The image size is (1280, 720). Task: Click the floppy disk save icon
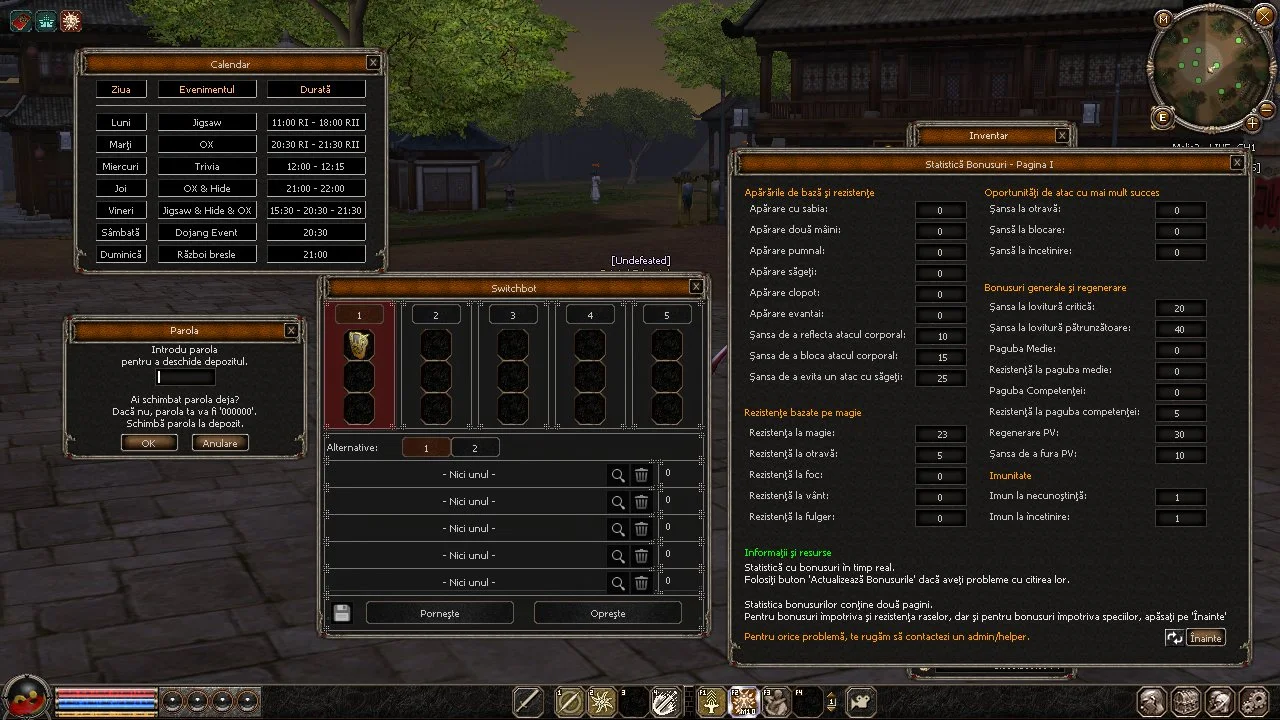[x=343, y=613]
